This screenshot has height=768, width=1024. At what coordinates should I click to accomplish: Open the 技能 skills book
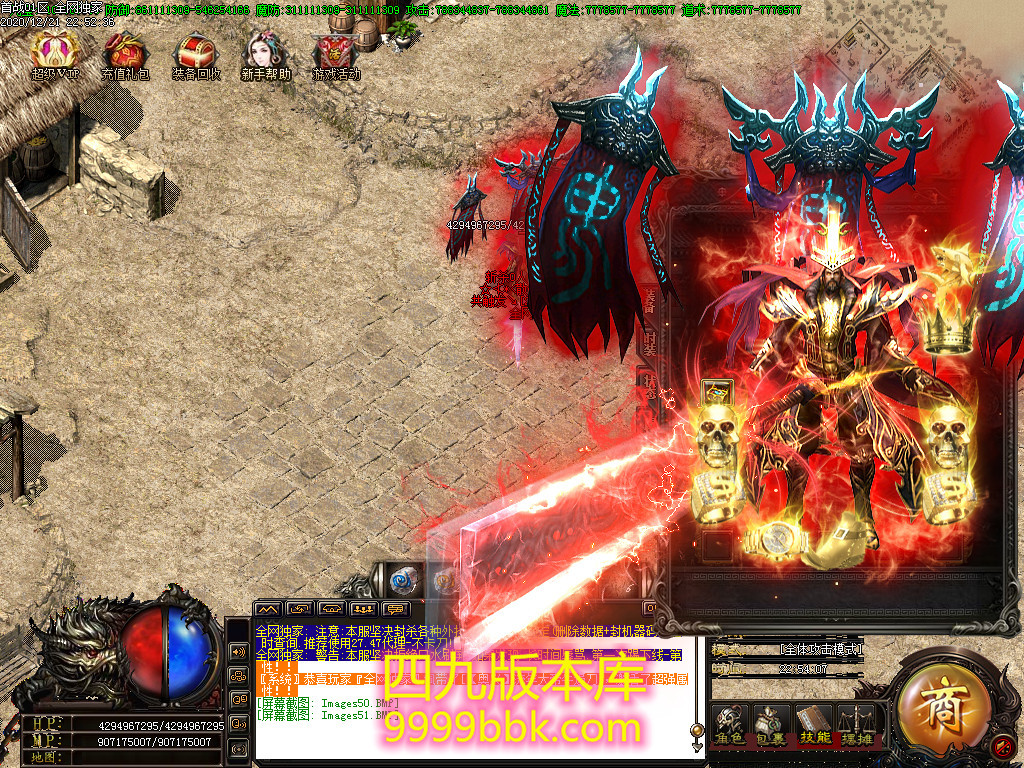(x=812, y=724)
